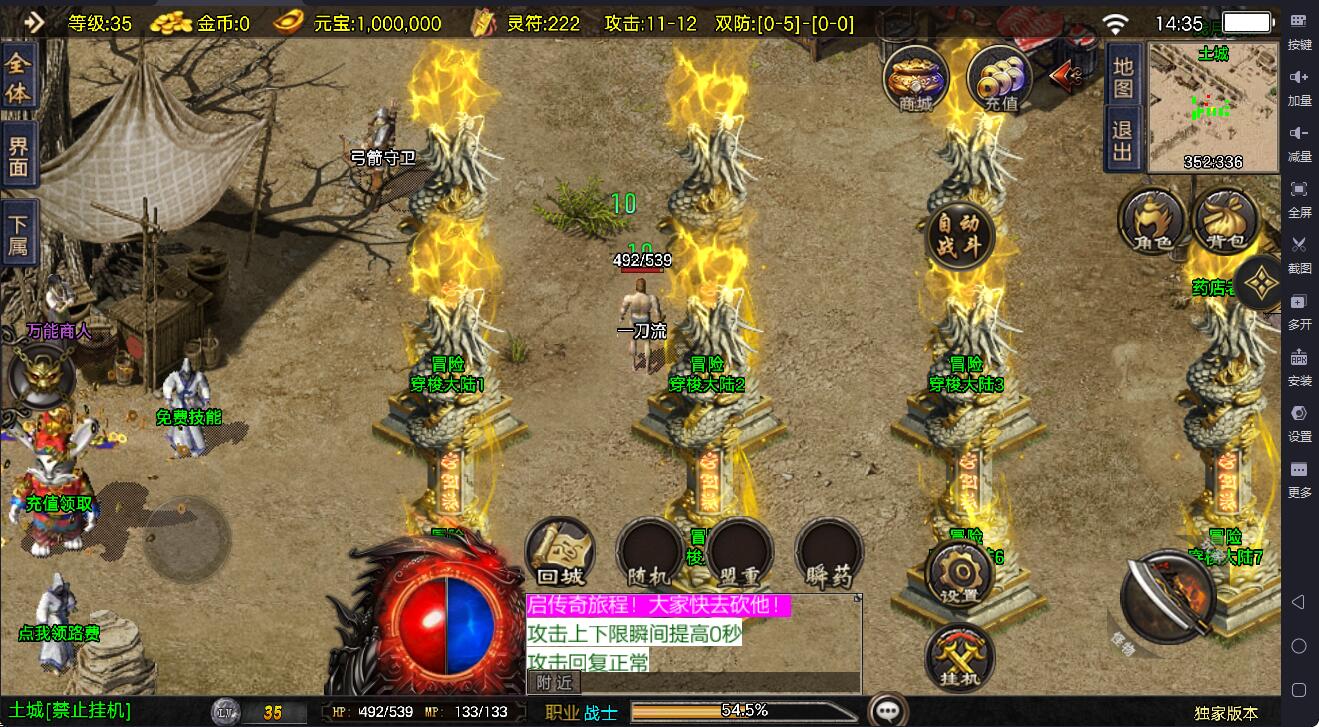
Task: Open the 充值 recharge icon
Action: click(x=1000, y=78)
